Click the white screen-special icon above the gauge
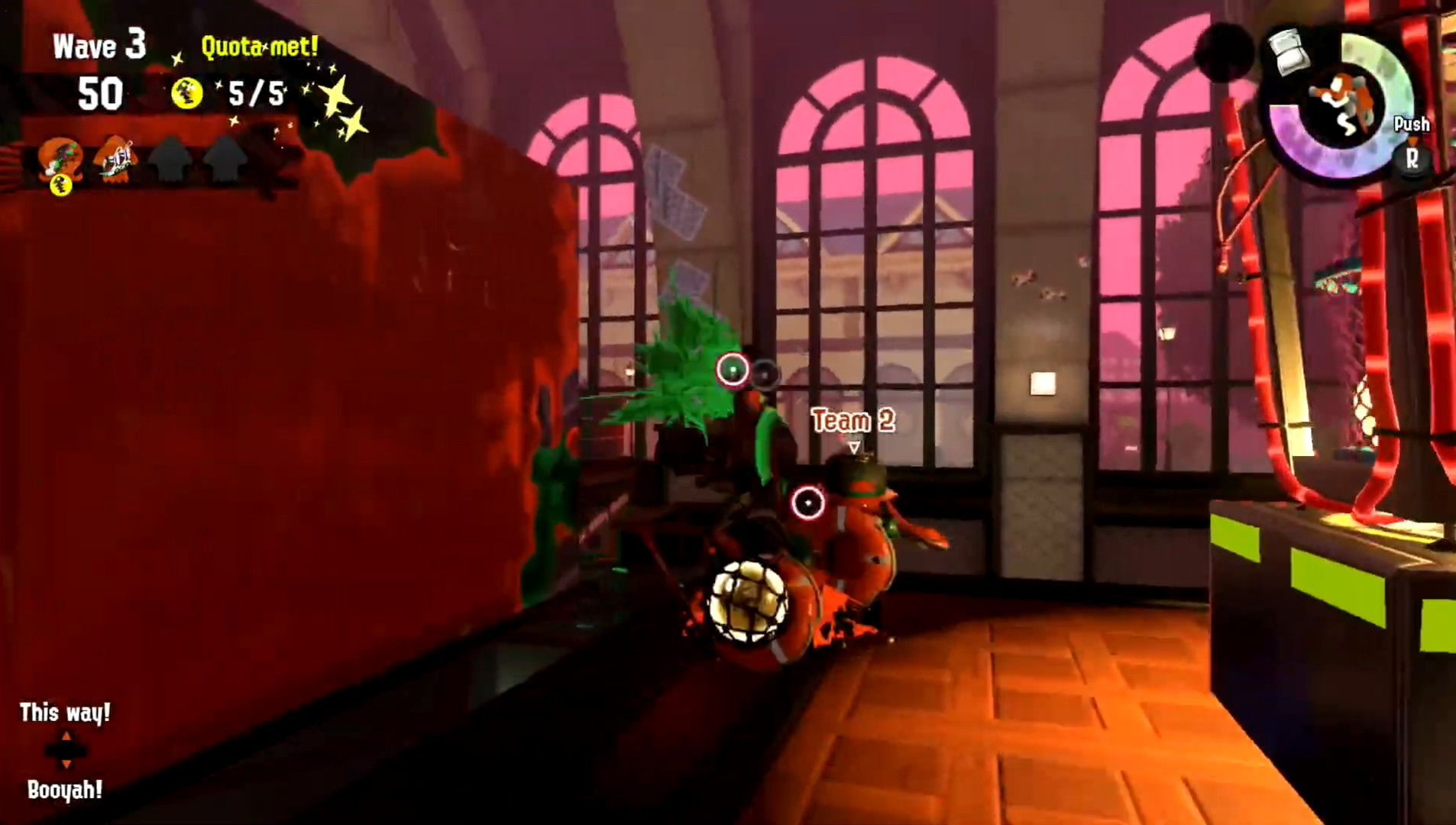Viewport: 1456px width, 825px height. [x=1288, y=50]
